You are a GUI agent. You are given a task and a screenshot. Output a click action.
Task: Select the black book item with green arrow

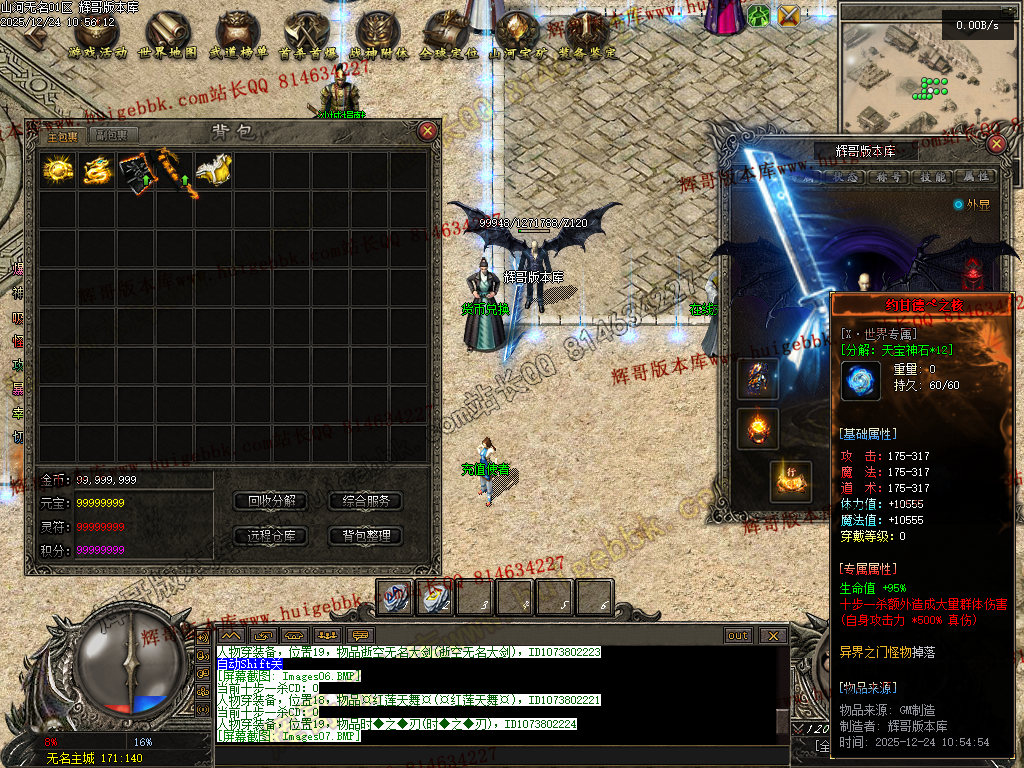click(137, 171)
